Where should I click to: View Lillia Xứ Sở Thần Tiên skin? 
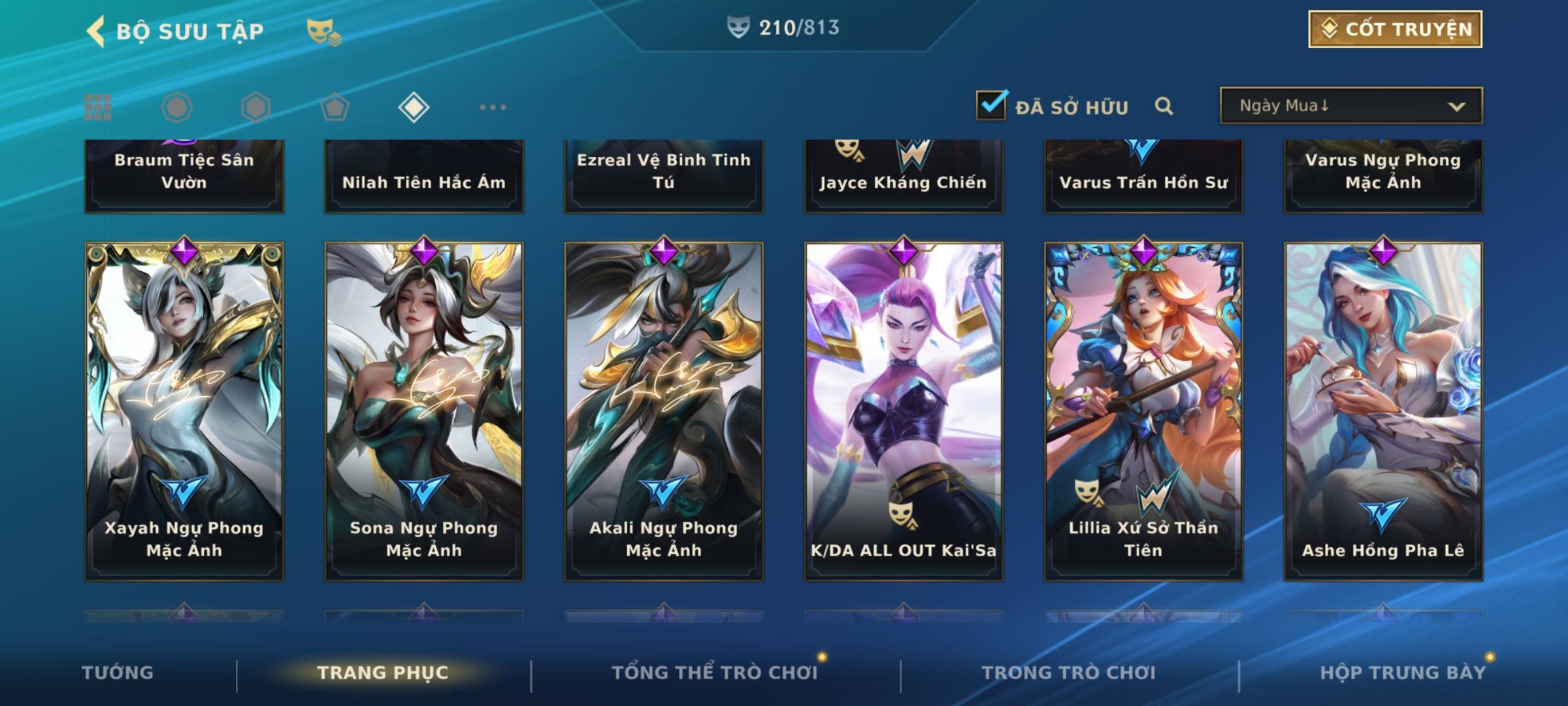click(1143, 412)
